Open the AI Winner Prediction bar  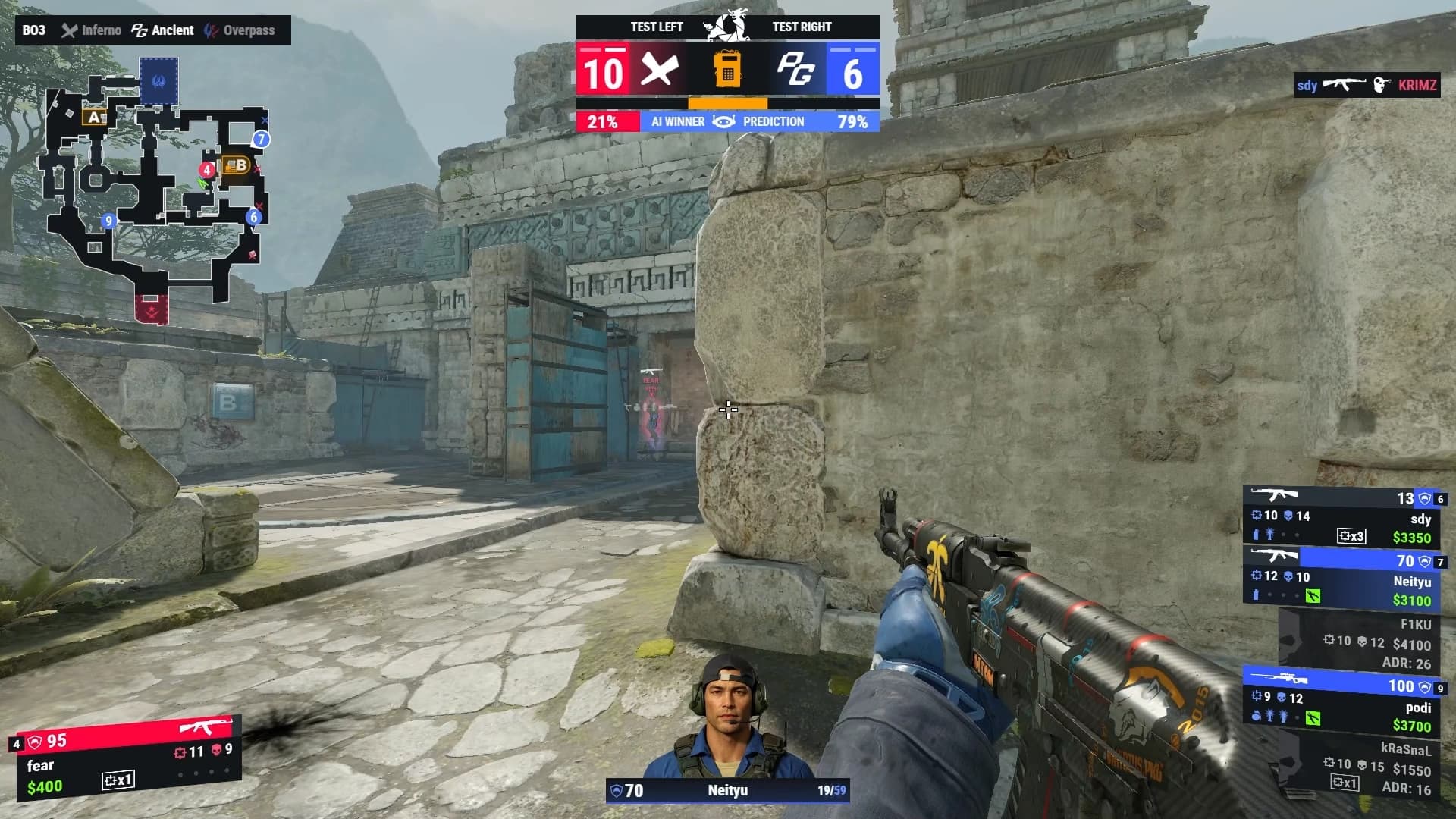[727, 121]
